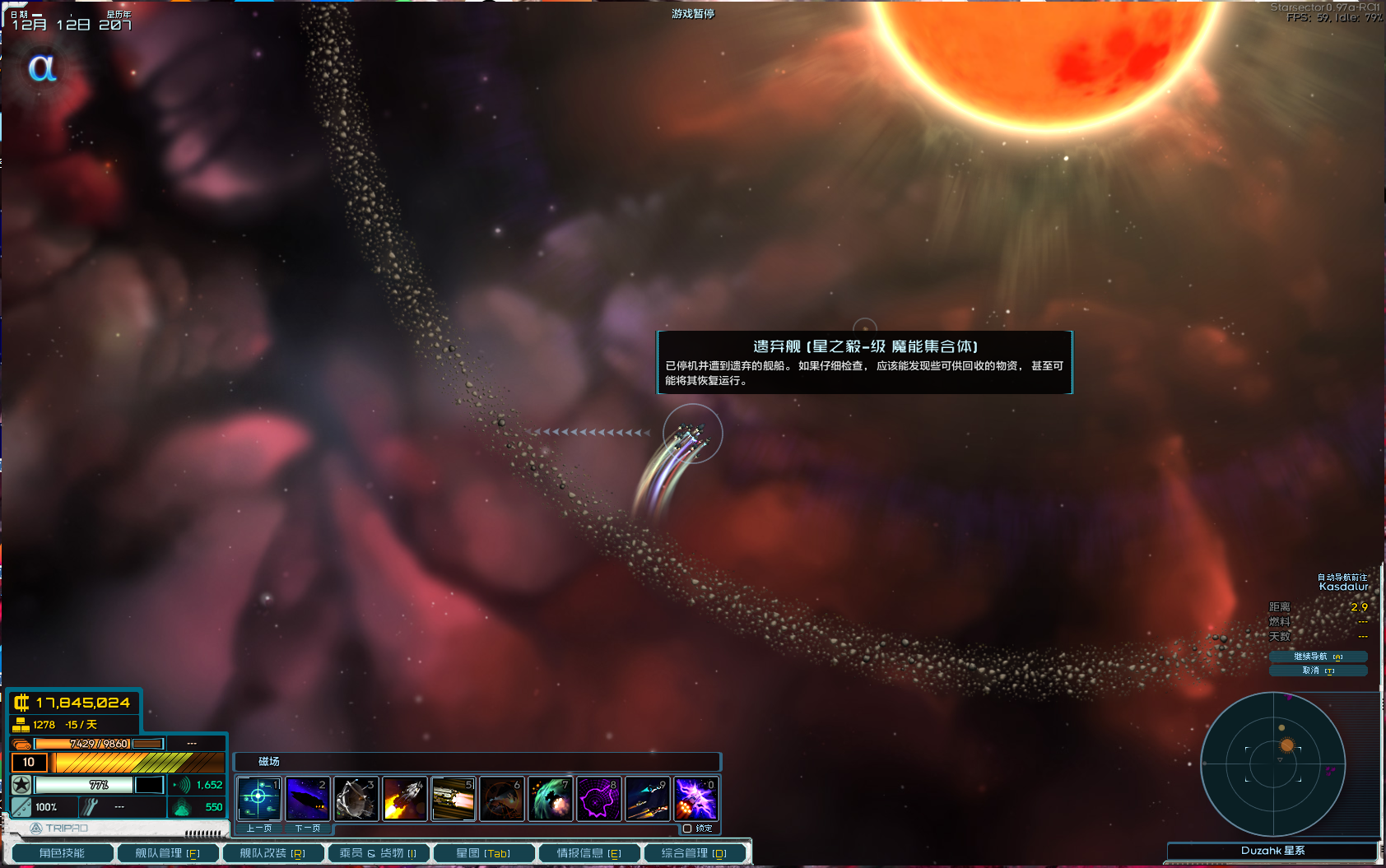Image resolution: width=1386 pixels, height=868 pixels.
Task: Click the circular system radar minimap
Action: 1272,764
